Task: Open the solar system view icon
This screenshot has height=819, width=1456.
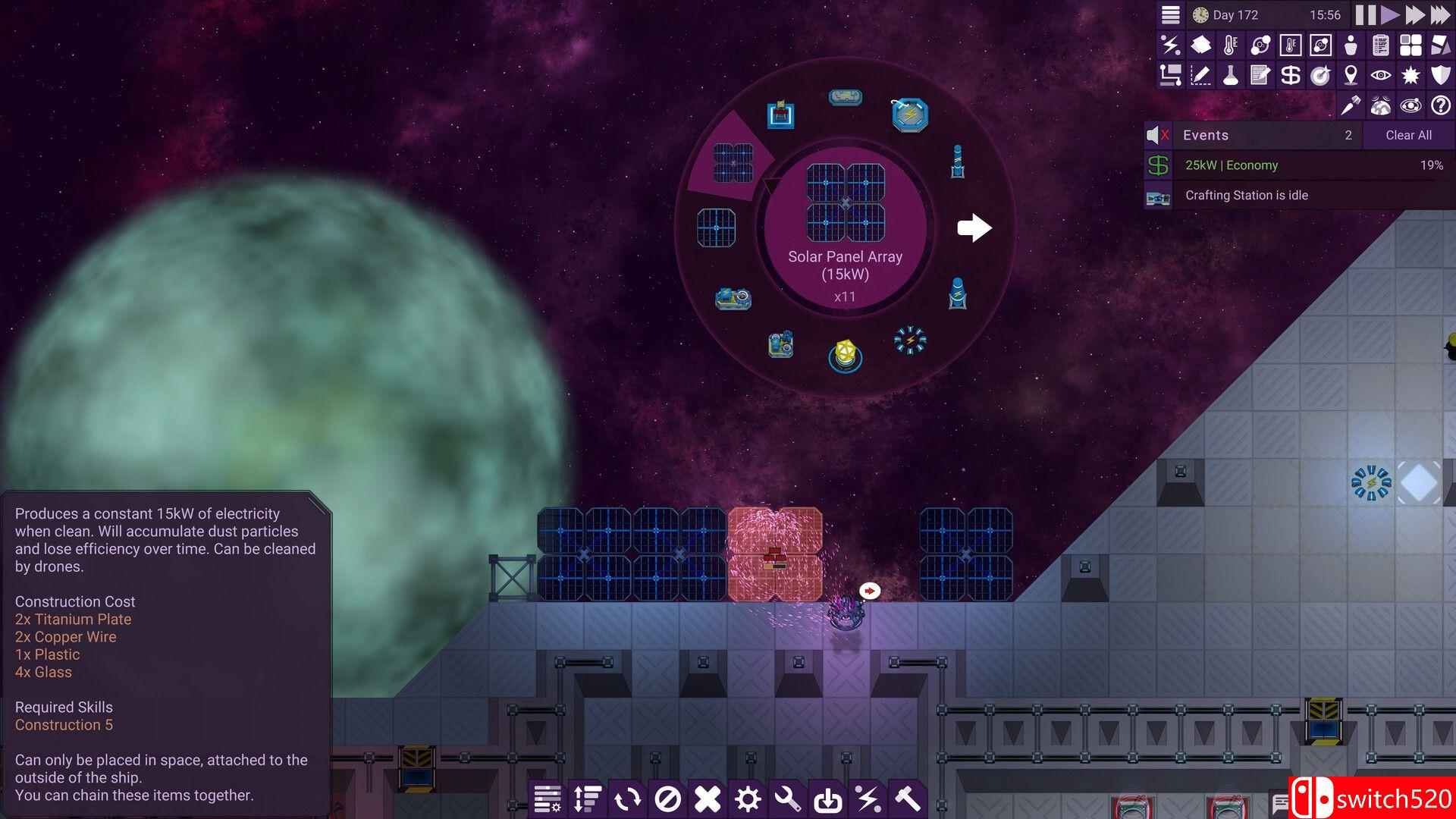Action: pos(1410,106)
